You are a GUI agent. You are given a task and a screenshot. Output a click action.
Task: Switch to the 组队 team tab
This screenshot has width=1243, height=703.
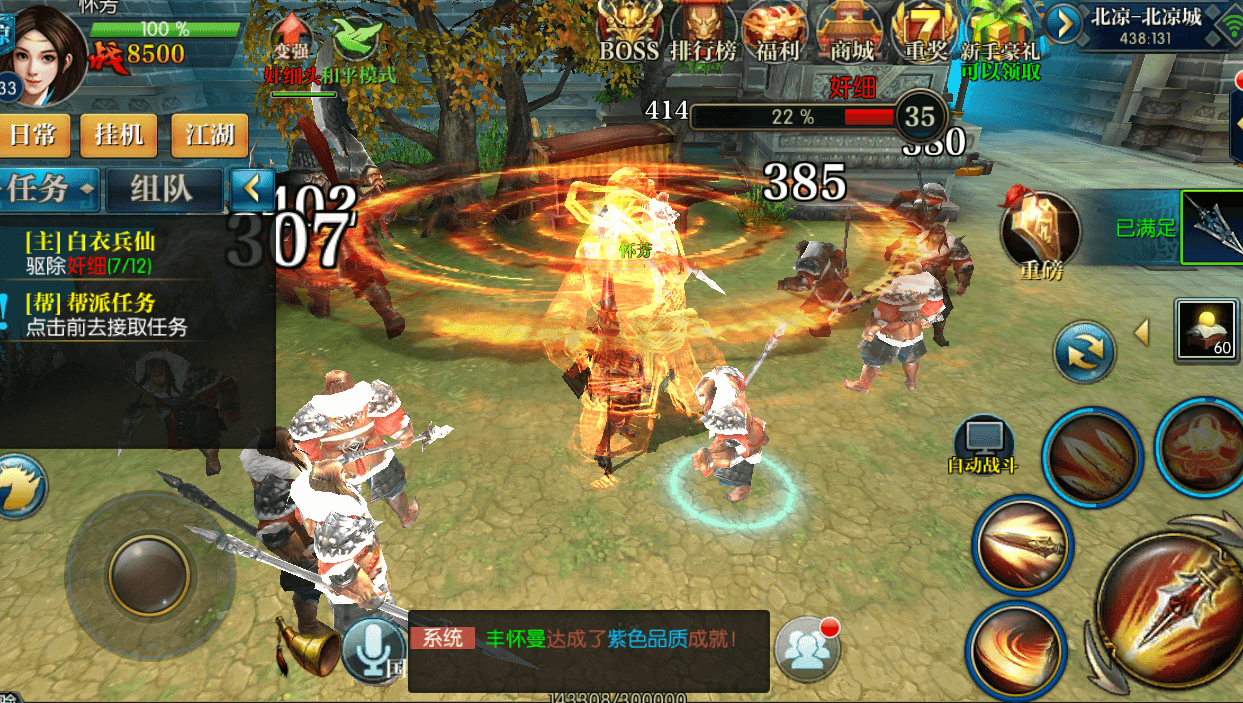point(164,188)
